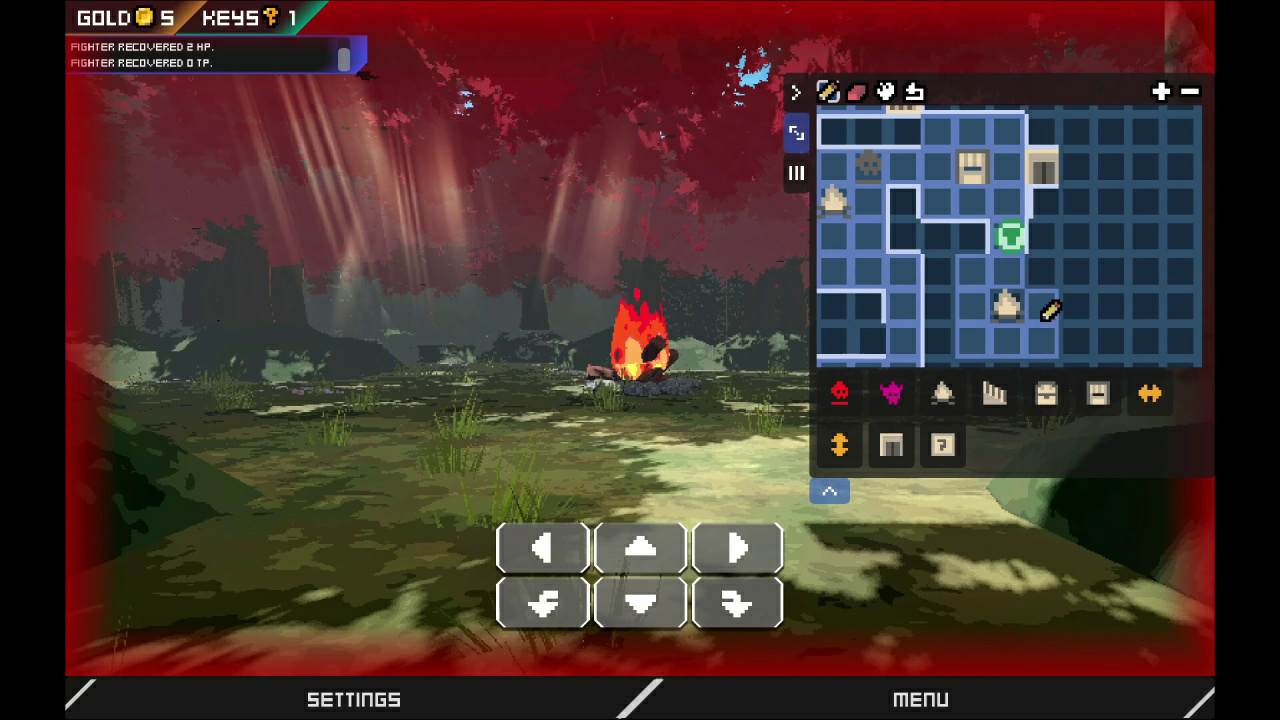Zoom in the map with plus
Viewport: 1280px width, 720px height.
point(1160,92)
